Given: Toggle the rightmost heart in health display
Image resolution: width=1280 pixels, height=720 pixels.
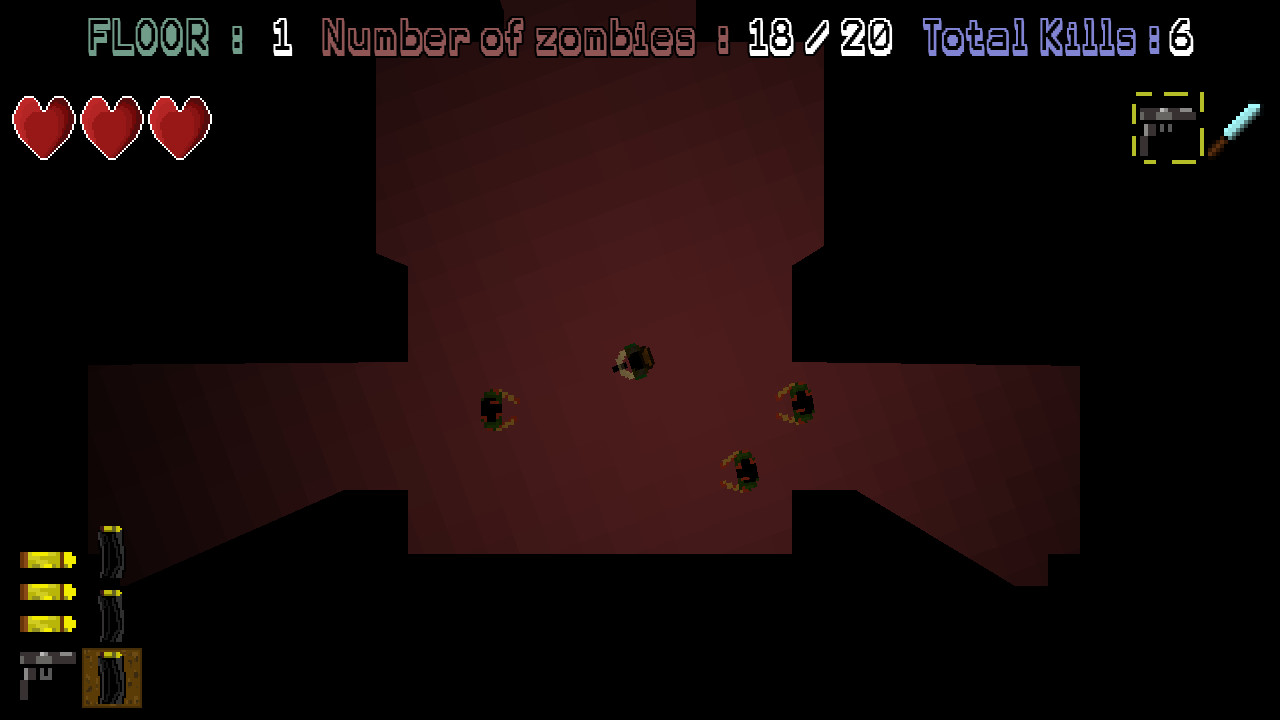Looking at the screenshot, I should 180,127.
